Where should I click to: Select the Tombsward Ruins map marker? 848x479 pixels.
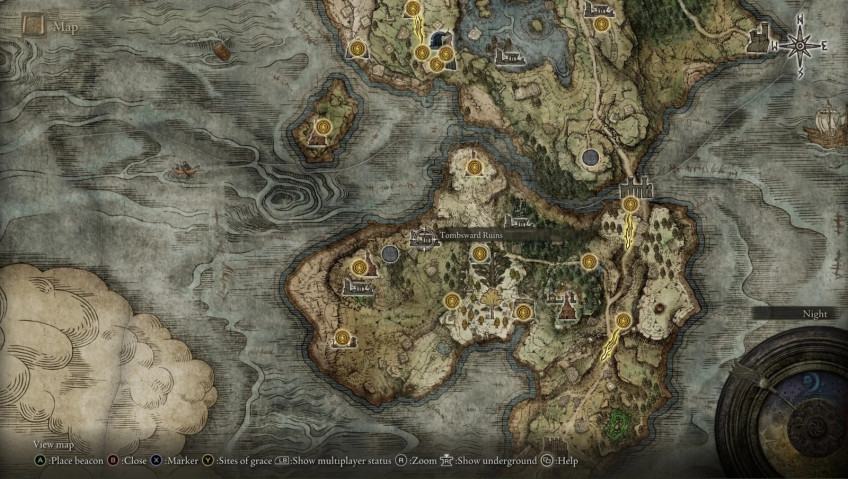click(x=423, y=238)
